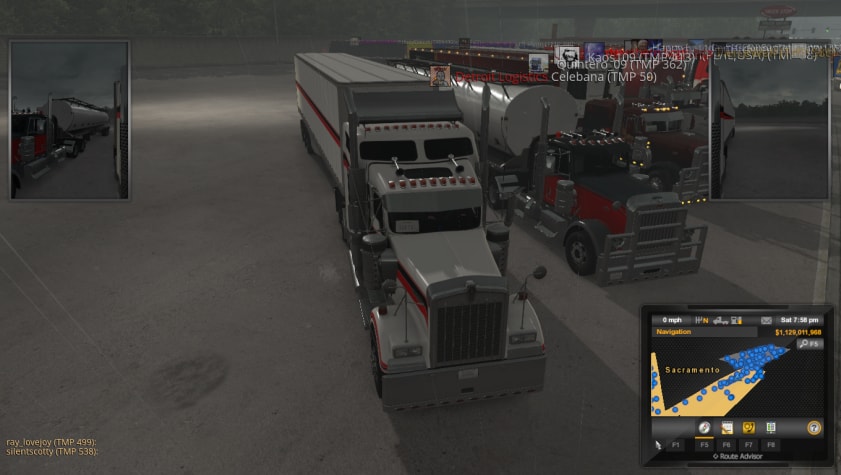The width and height of the screenshot is (841, 475).
Task: Open the mail envelope icon
Action: click(x=766, y=320)
